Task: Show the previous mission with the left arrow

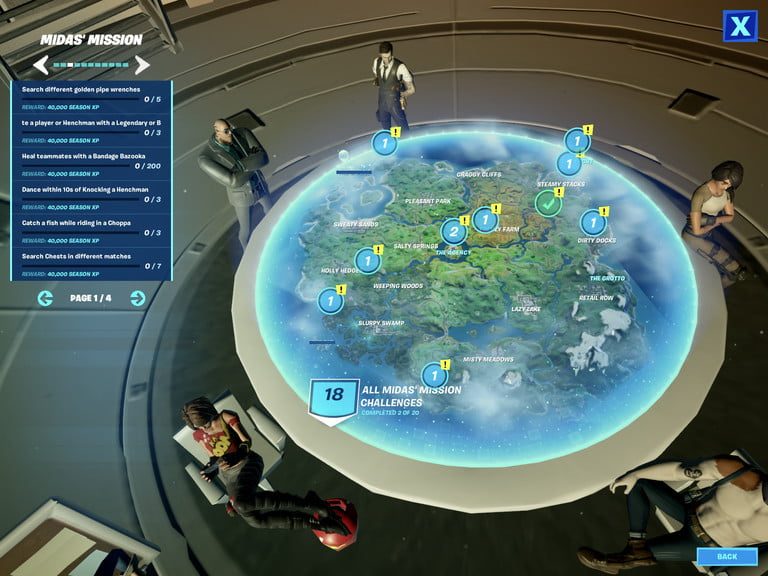Action: 41,65
